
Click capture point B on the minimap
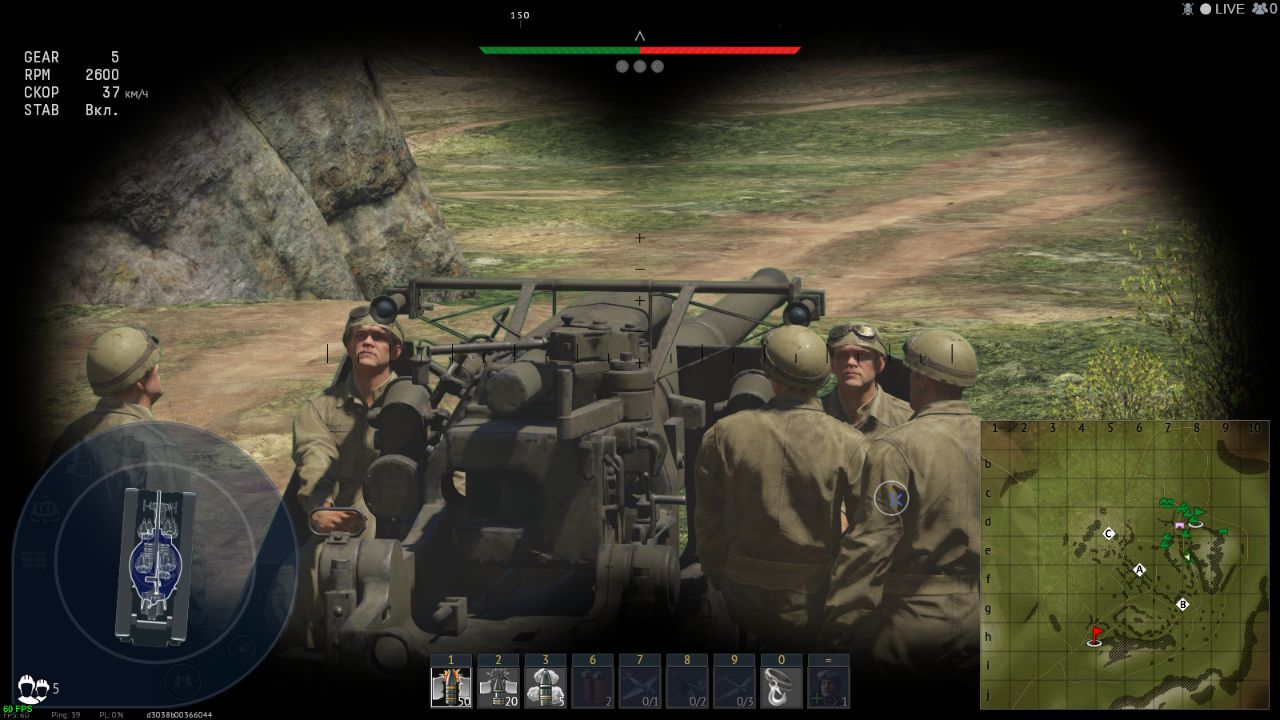tap(1182, 604)
